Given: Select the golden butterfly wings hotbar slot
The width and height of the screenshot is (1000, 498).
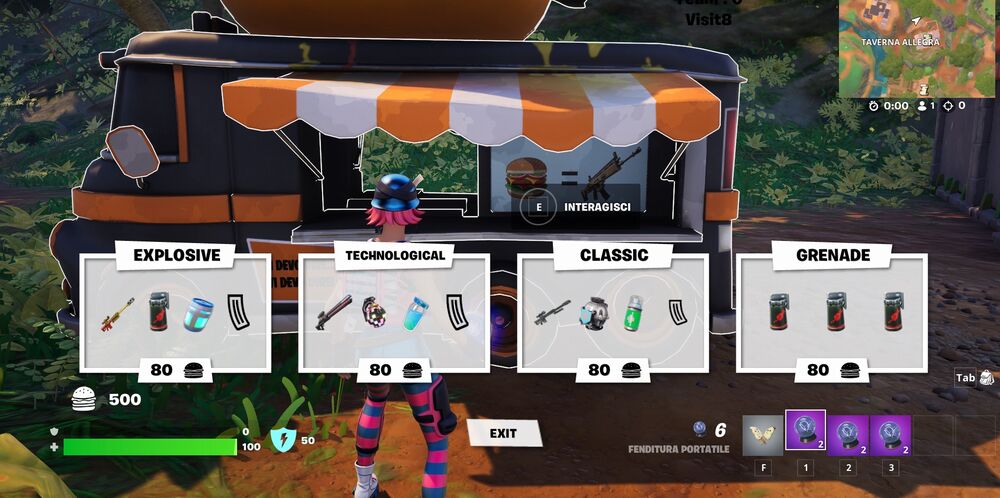Looking at the screenshot, I should 762,436.
